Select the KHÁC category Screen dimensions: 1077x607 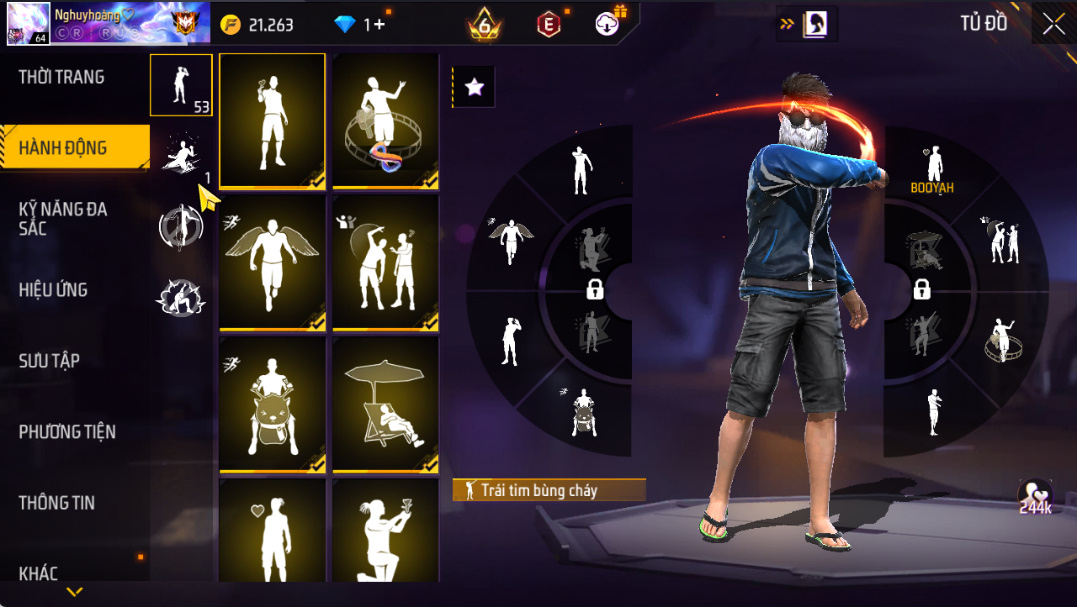click(38, 573)
